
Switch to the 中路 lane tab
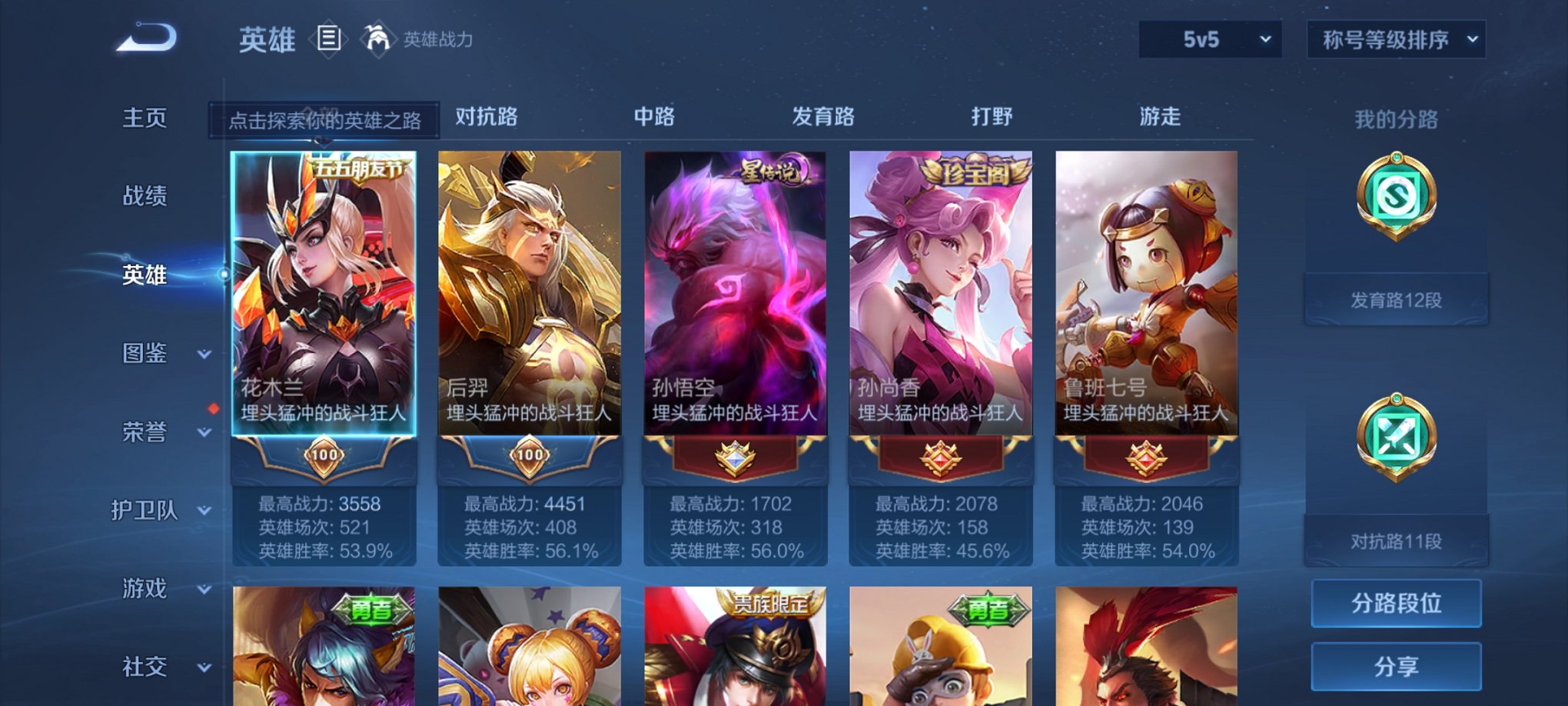click(x=654, y=115)
